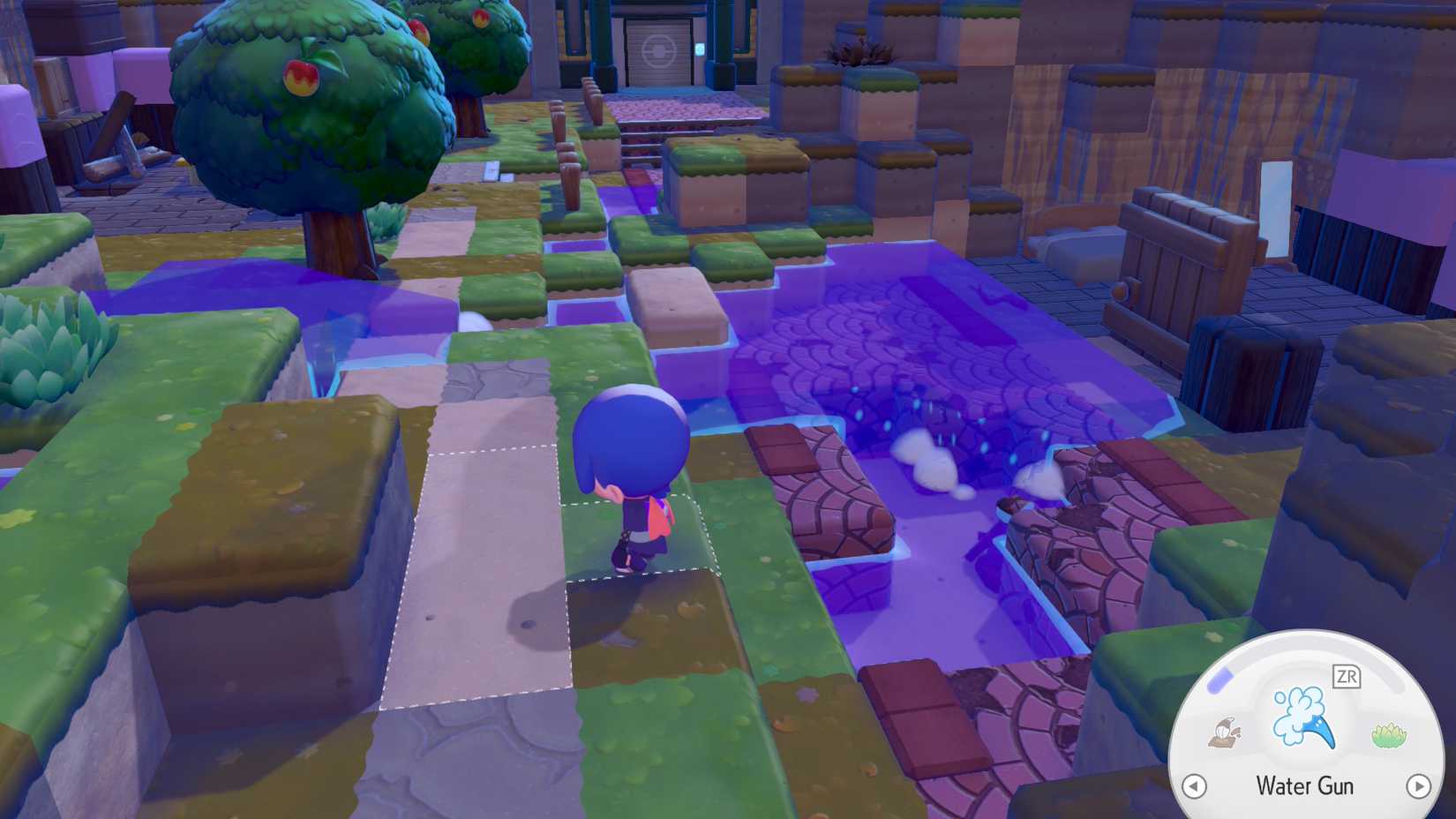Click the glowing blue sign beside the door
This screenshot has width=1456, height=819.
(699, 49)
